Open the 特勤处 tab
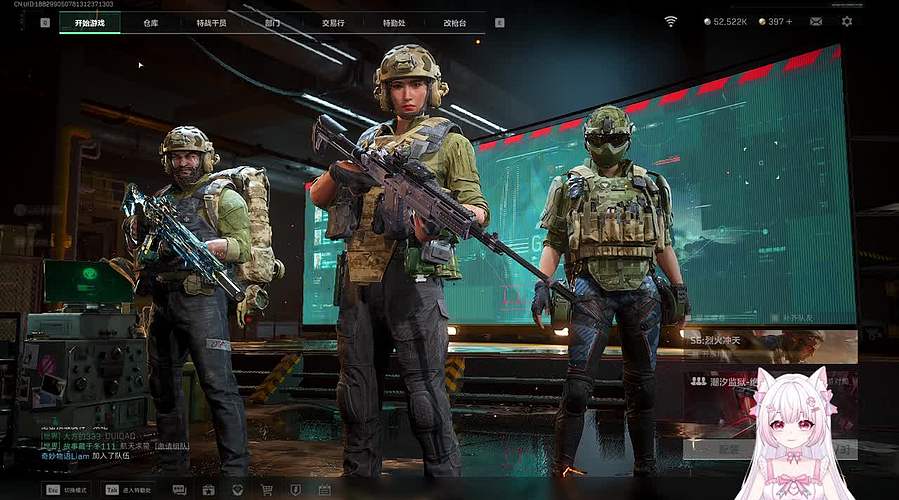899x500 pixels. 394,22
